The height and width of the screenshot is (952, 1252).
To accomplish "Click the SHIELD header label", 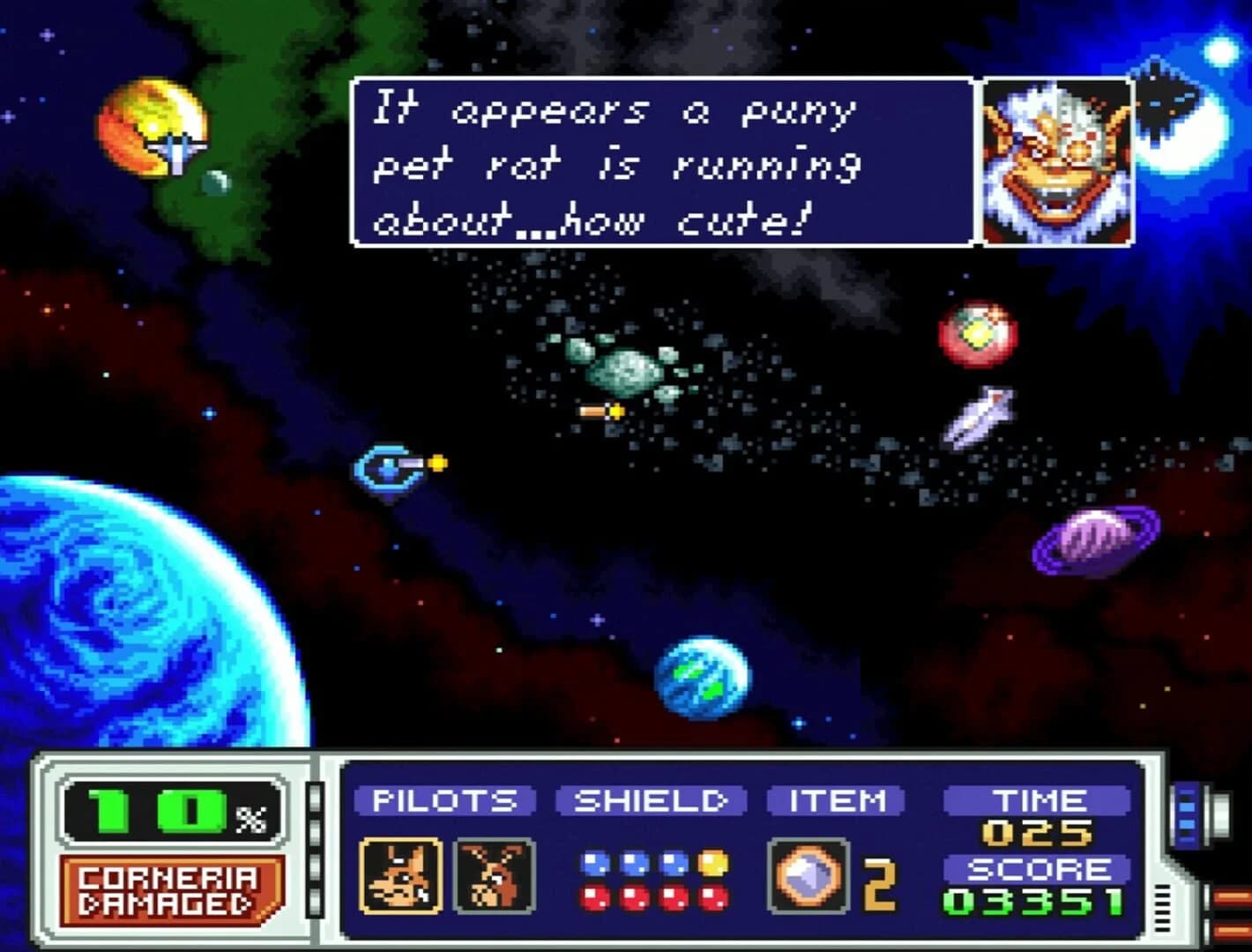I will click(x=650, y=802).
